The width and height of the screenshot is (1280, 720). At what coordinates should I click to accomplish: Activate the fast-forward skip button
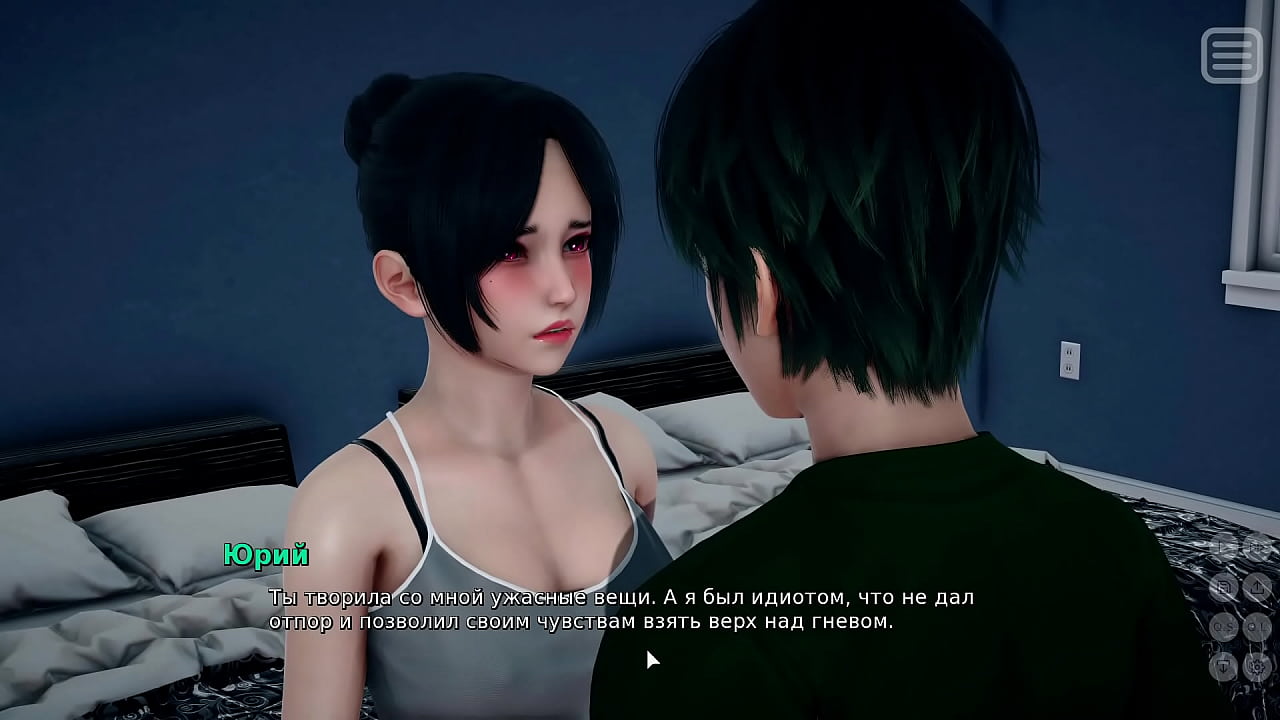[x=1257, y=548]
